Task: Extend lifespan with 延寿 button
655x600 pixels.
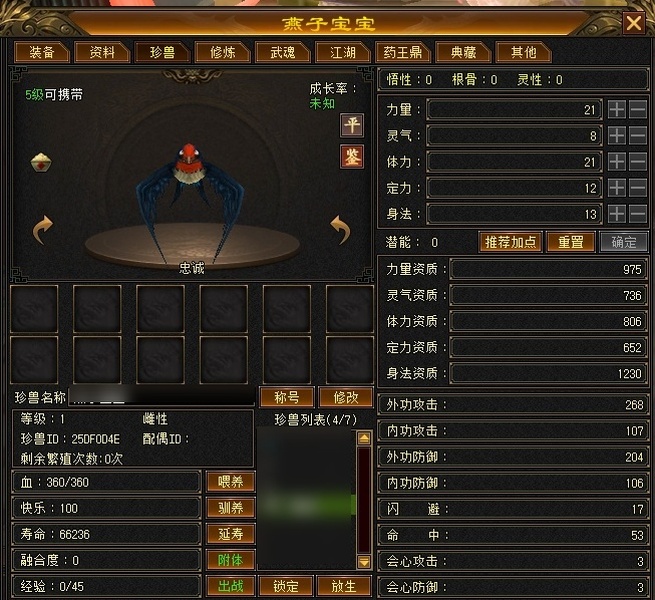Action: pos(230,534)
